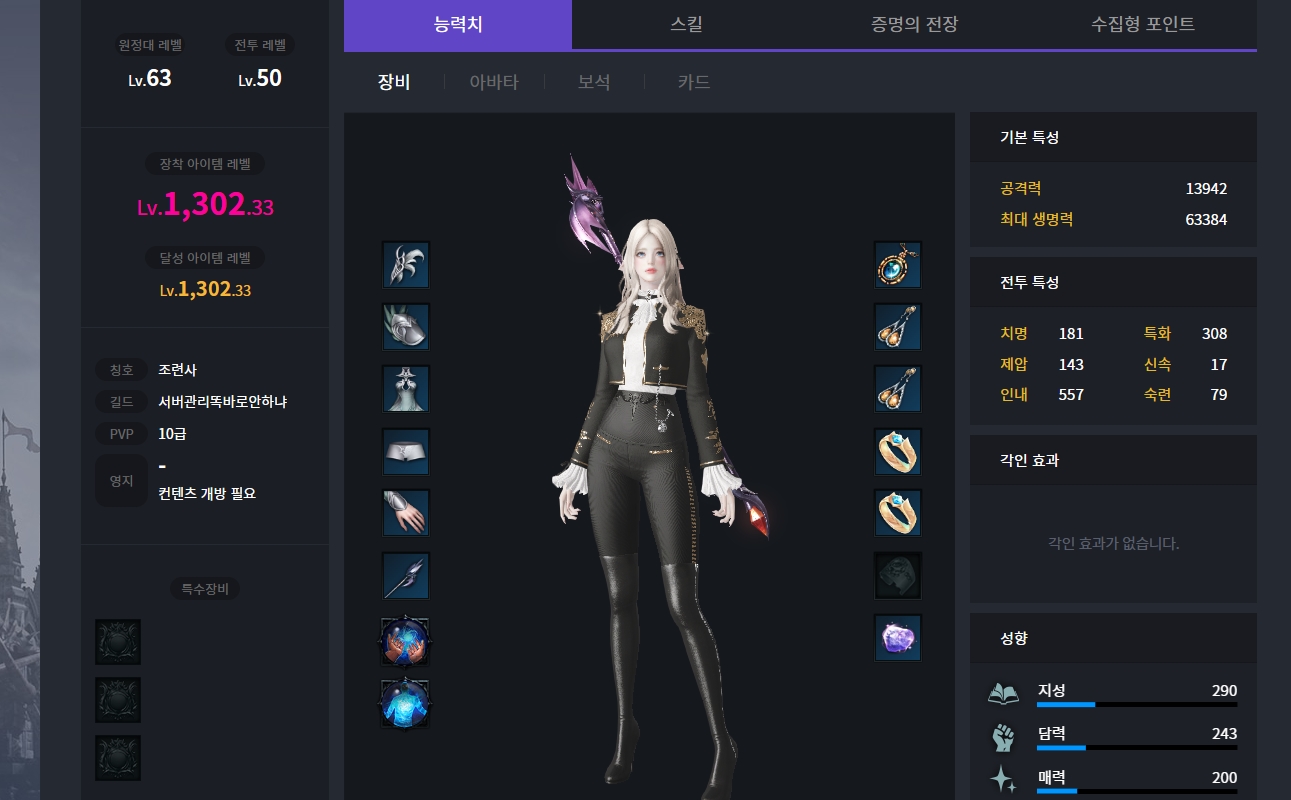View the 카드 sub-tab
Screen dimensions: 1291x800
[x=694, y=82]
